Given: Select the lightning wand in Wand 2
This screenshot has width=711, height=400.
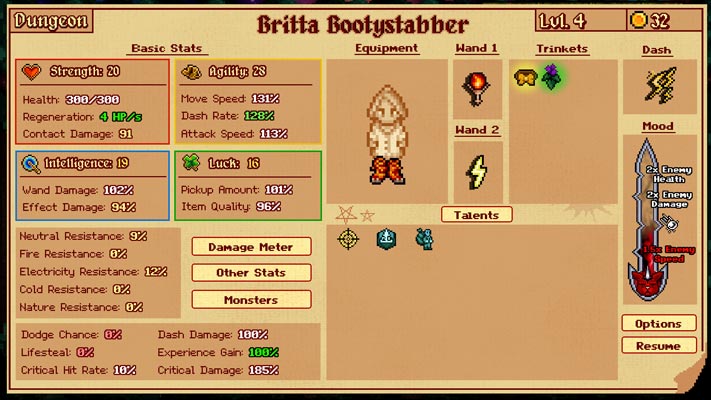Looking at the screenshot, I should tap(476, 170).
